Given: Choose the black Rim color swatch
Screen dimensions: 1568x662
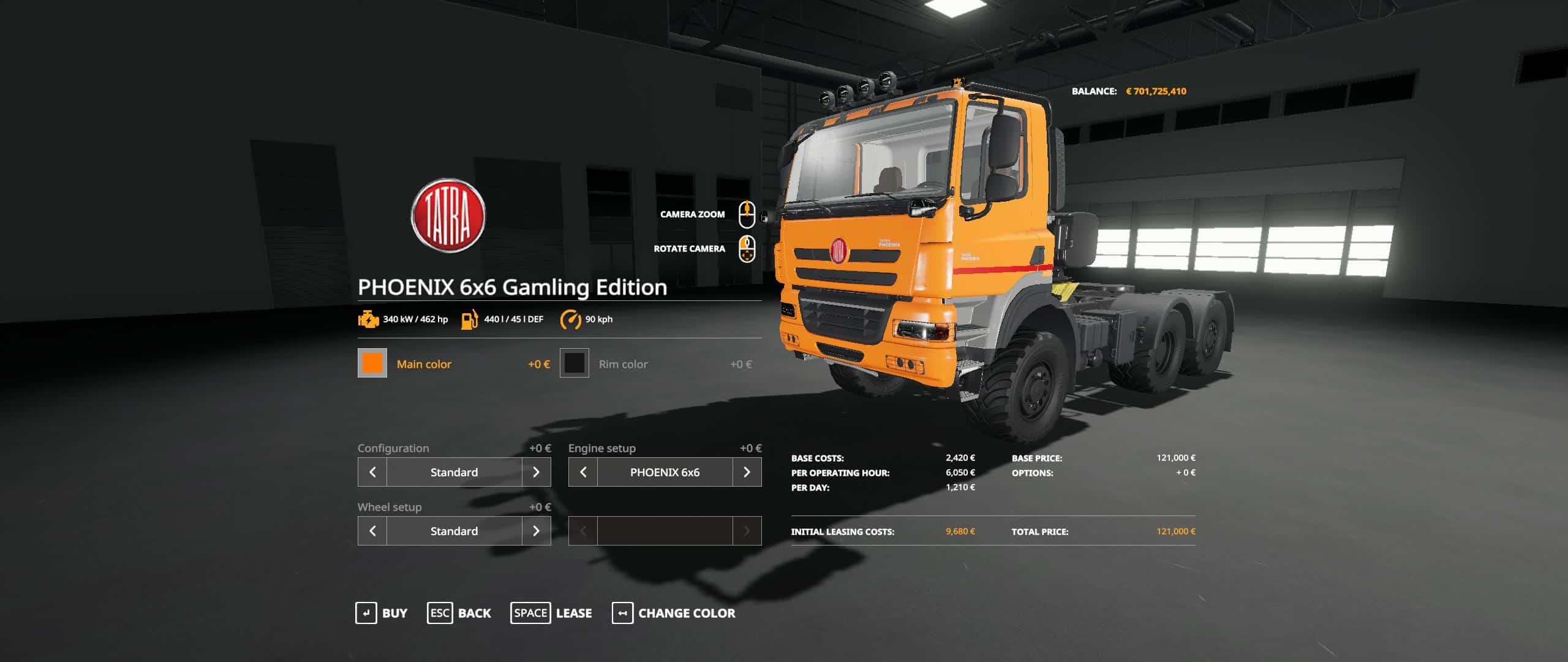Looking at the screenshot, I should tap(574, 363).
